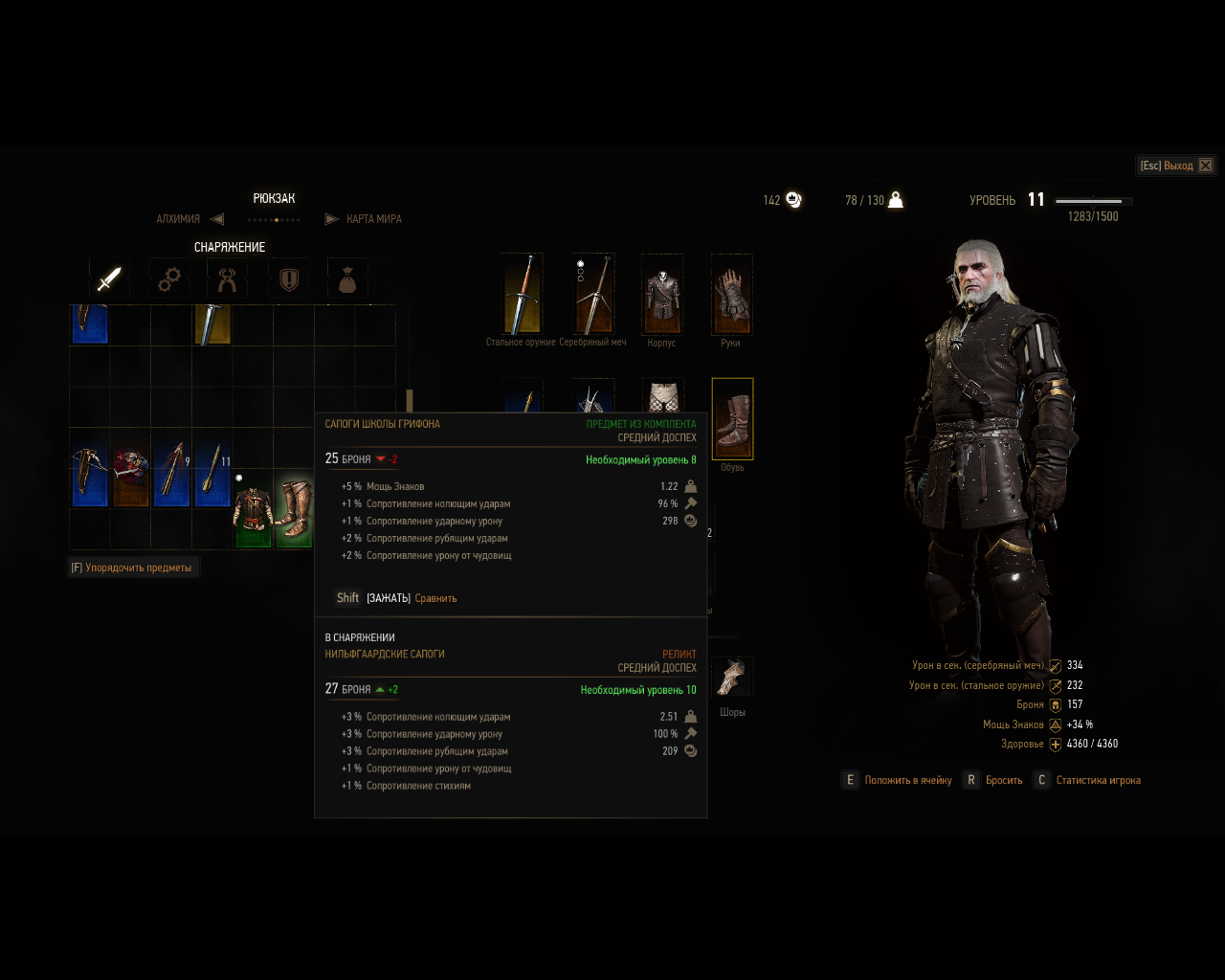
Task: Choose the equipped boots slot
Action: click(732, 419)
